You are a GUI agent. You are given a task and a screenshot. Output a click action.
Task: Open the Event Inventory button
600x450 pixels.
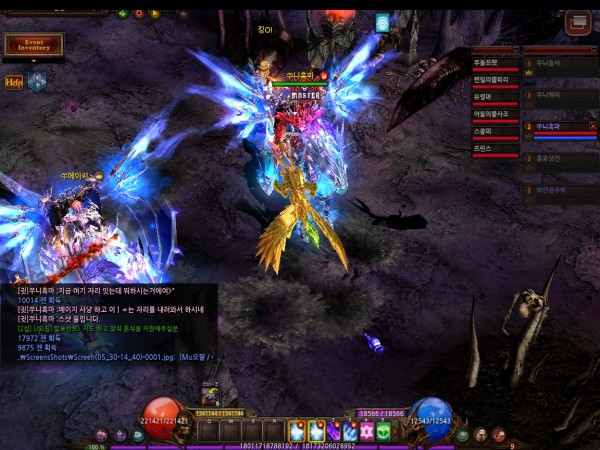point(33,44)
